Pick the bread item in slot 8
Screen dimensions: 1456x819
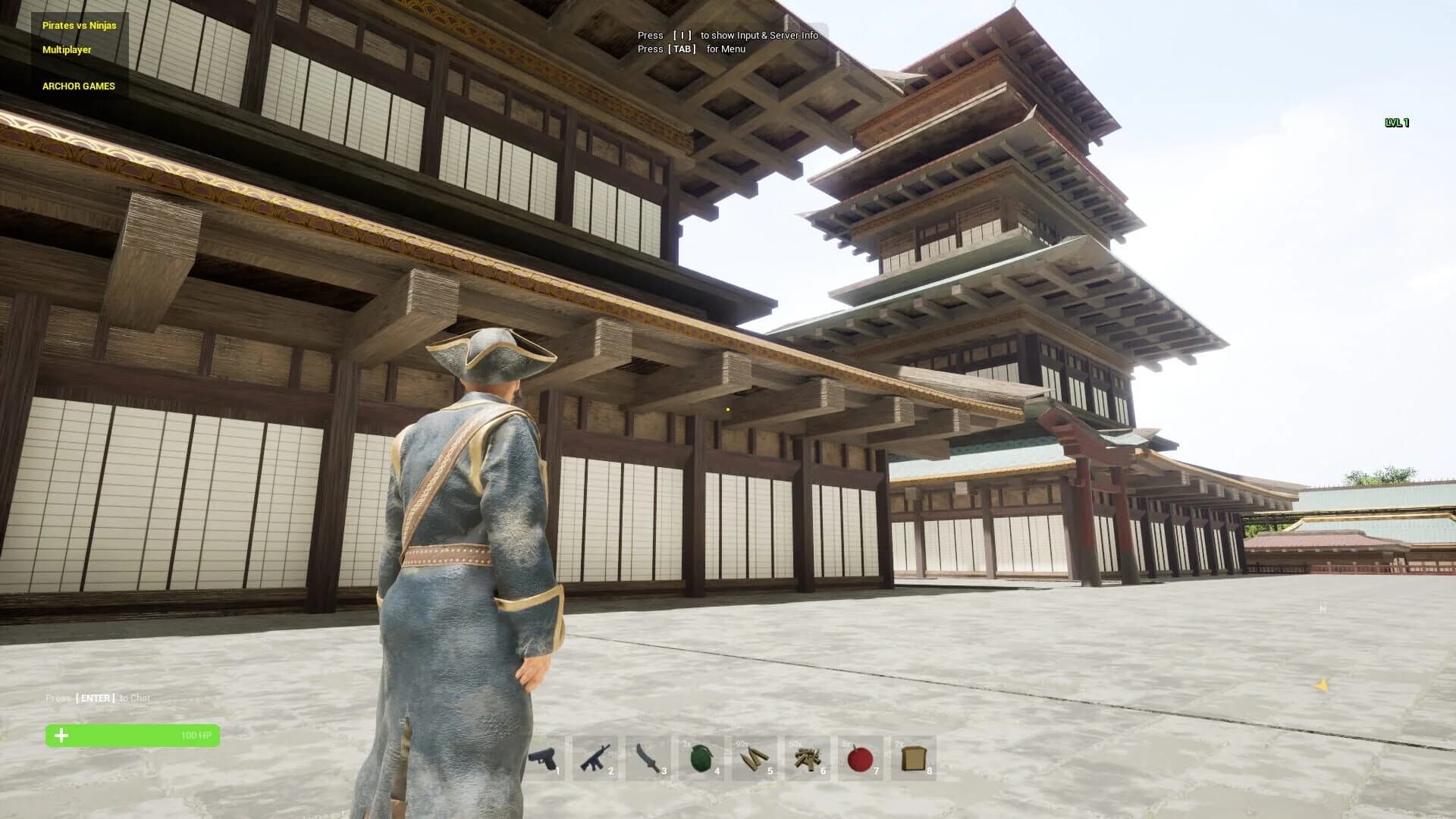pos(915,756)
